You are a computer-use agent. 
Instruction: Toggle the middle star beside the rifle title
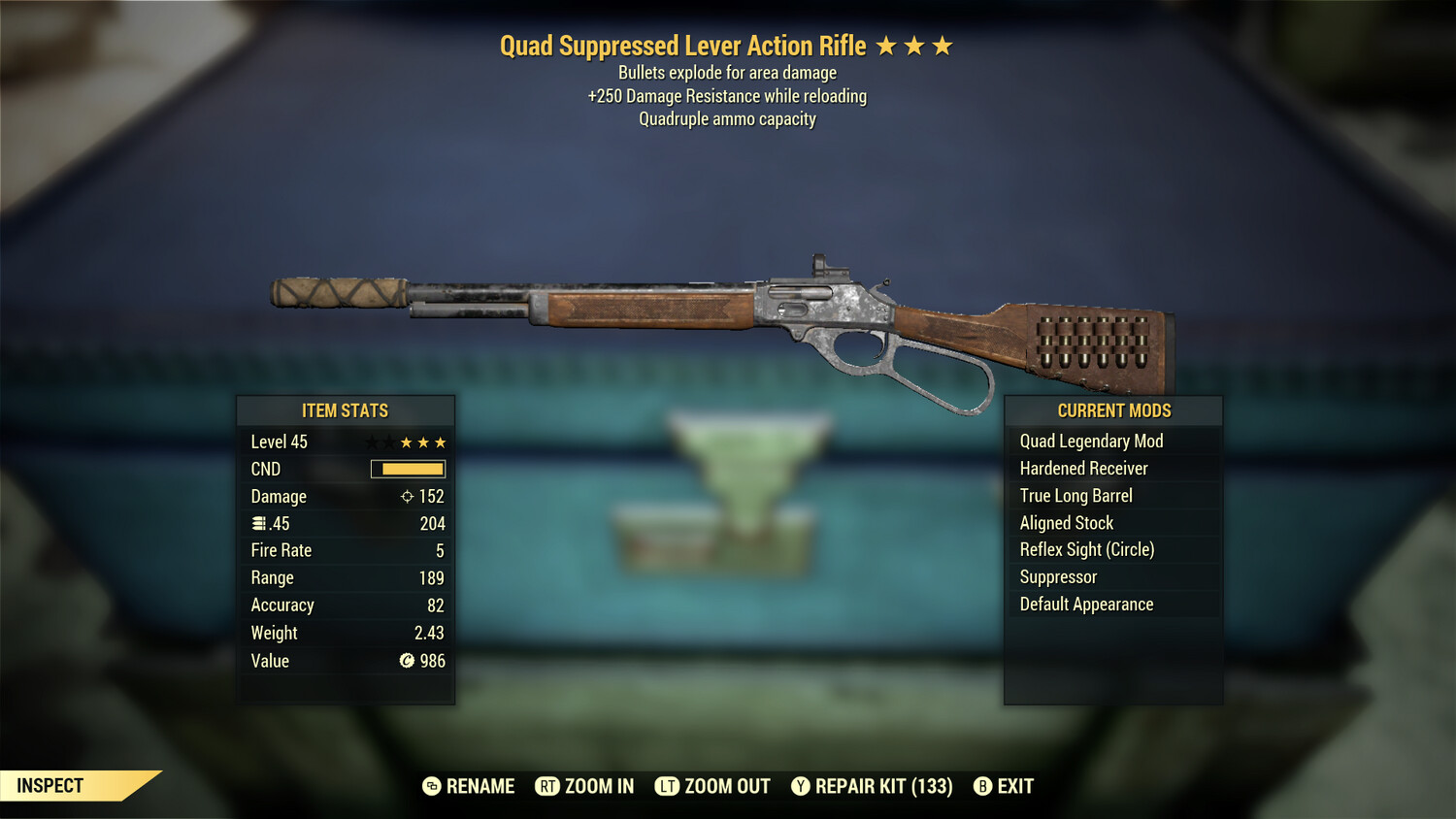tap(914, 45)
